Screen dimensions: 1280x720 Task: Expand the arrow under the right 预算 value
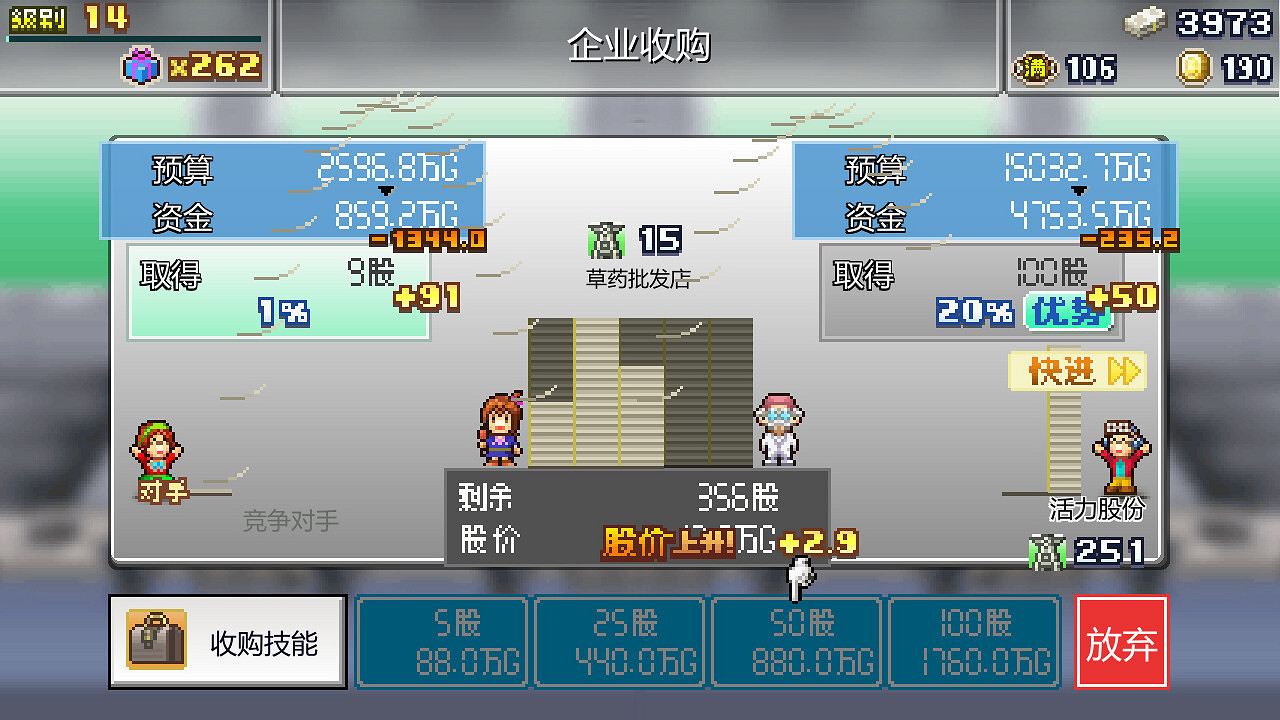(x=1078, y=188)
